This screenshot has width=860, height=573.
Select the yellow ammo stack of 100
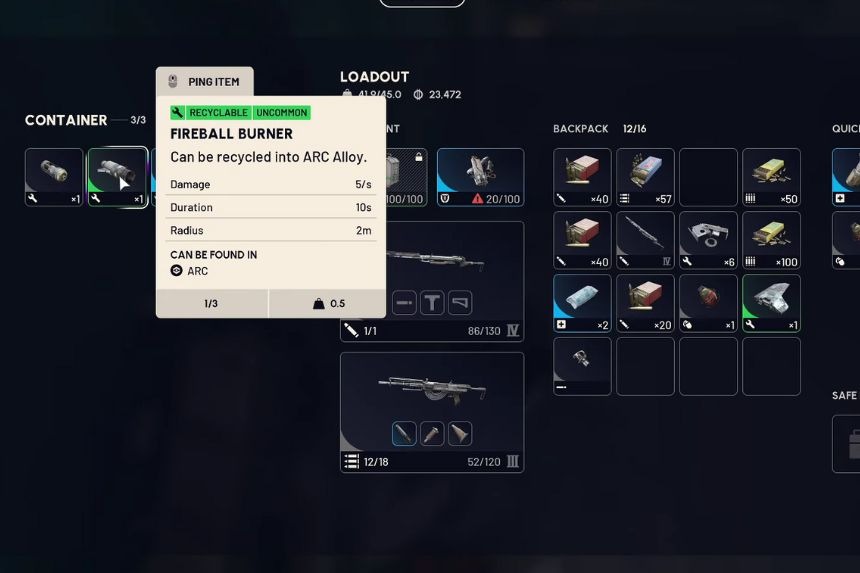point(771,240)
